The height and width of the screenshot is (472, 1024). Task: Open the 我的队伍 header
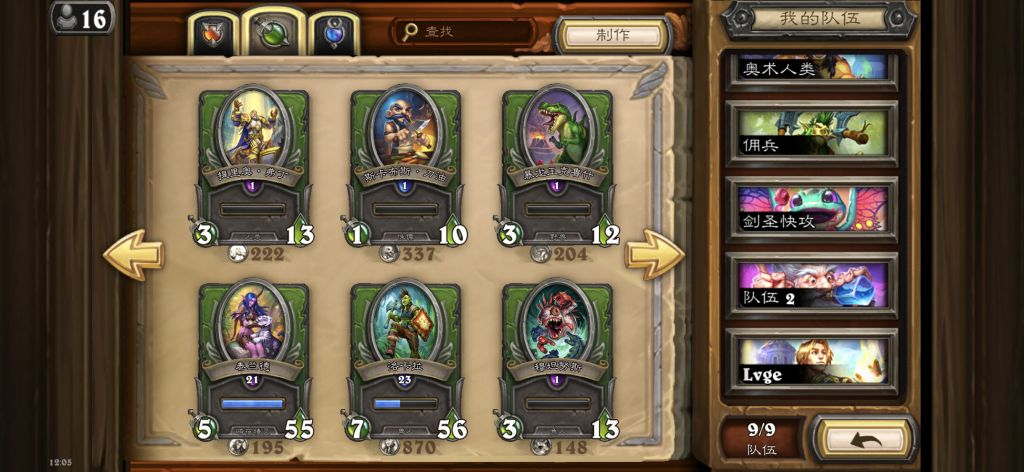pyautogui.click(x=818, y=18)
